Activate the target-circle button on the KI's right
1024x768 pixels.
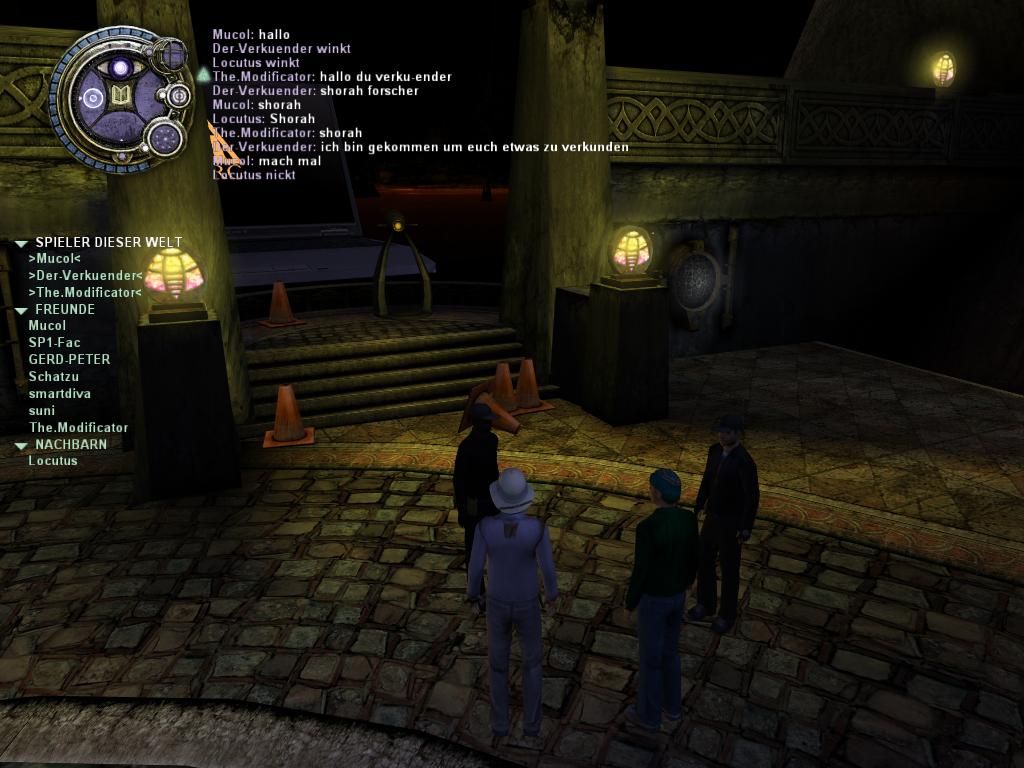[179, 96]
